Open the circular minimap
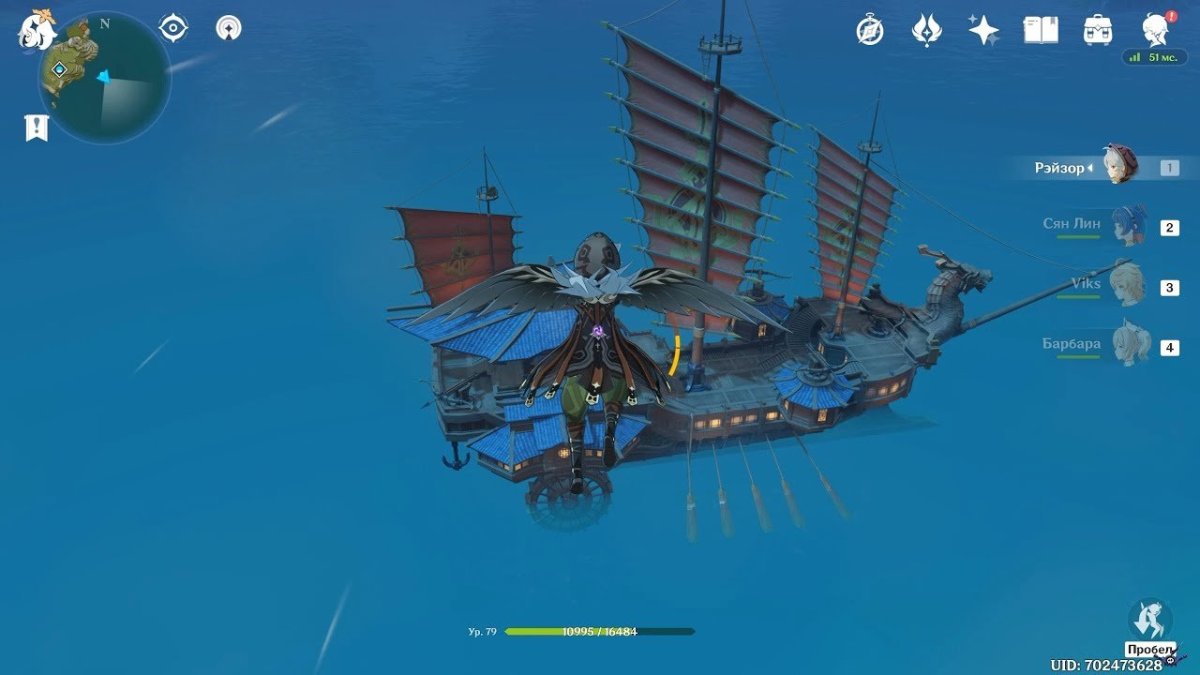The image size is (1200, 675). click(105, 78)
